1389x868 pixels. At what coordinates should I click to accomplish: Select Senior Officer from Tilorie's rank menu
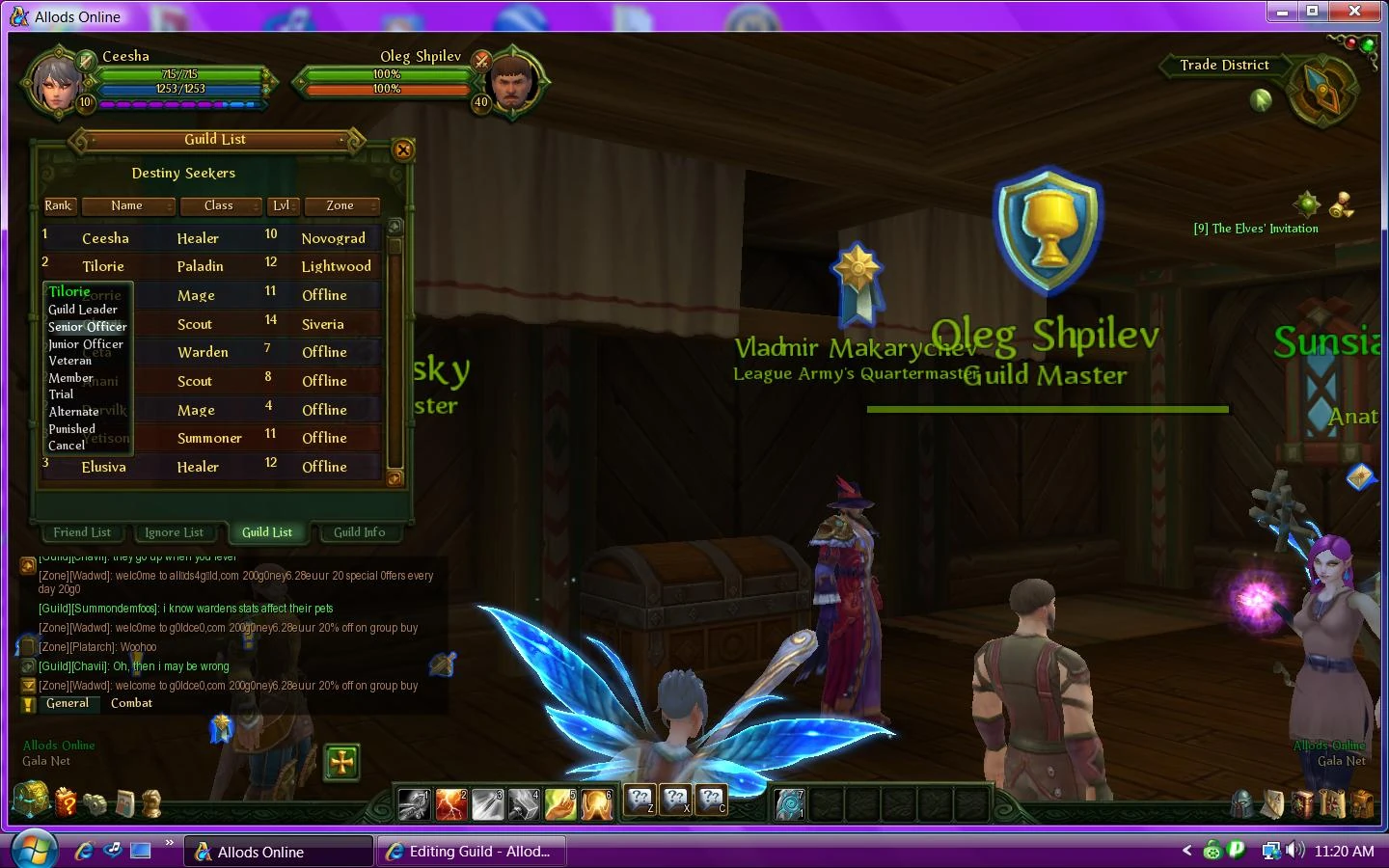click(87, 327)
